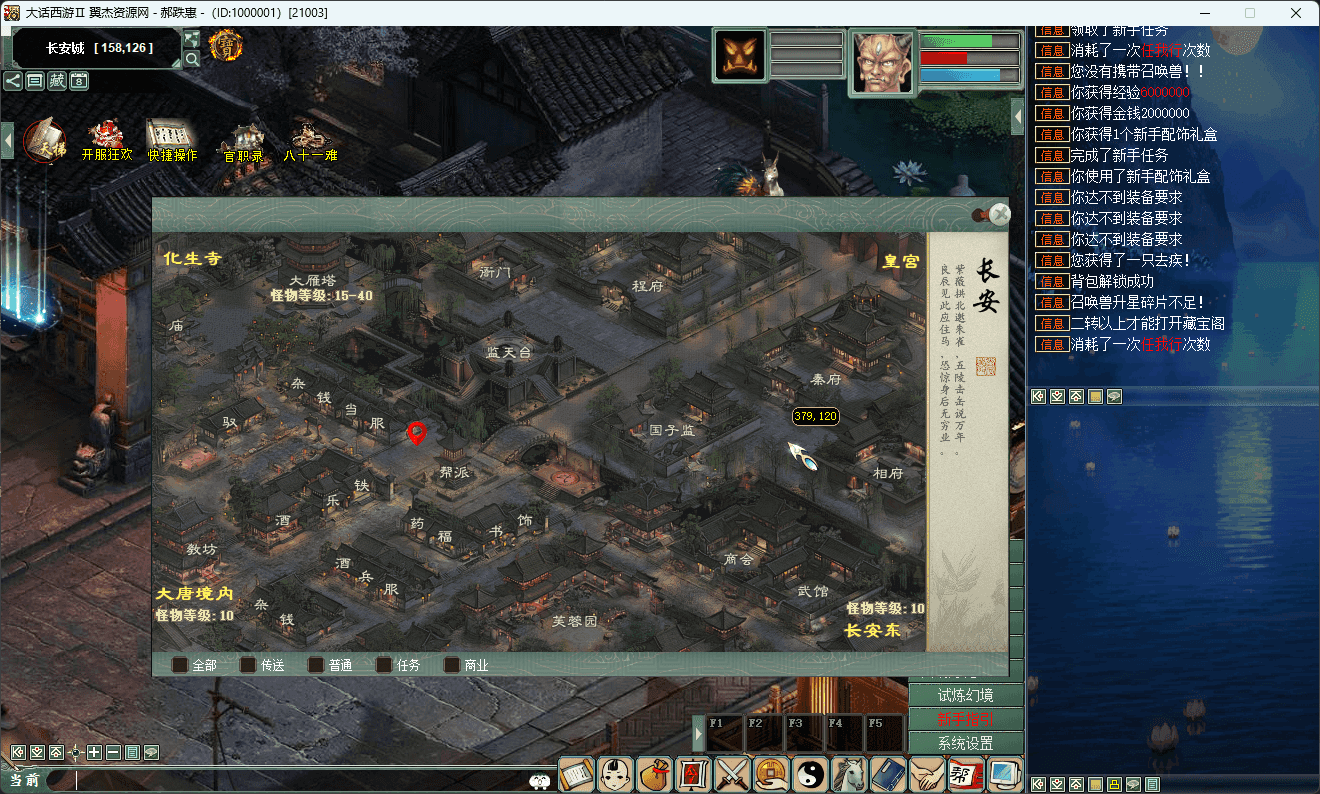
Task: Show the 快捷操作 quick actions scroll
Action: click(172, 139)
